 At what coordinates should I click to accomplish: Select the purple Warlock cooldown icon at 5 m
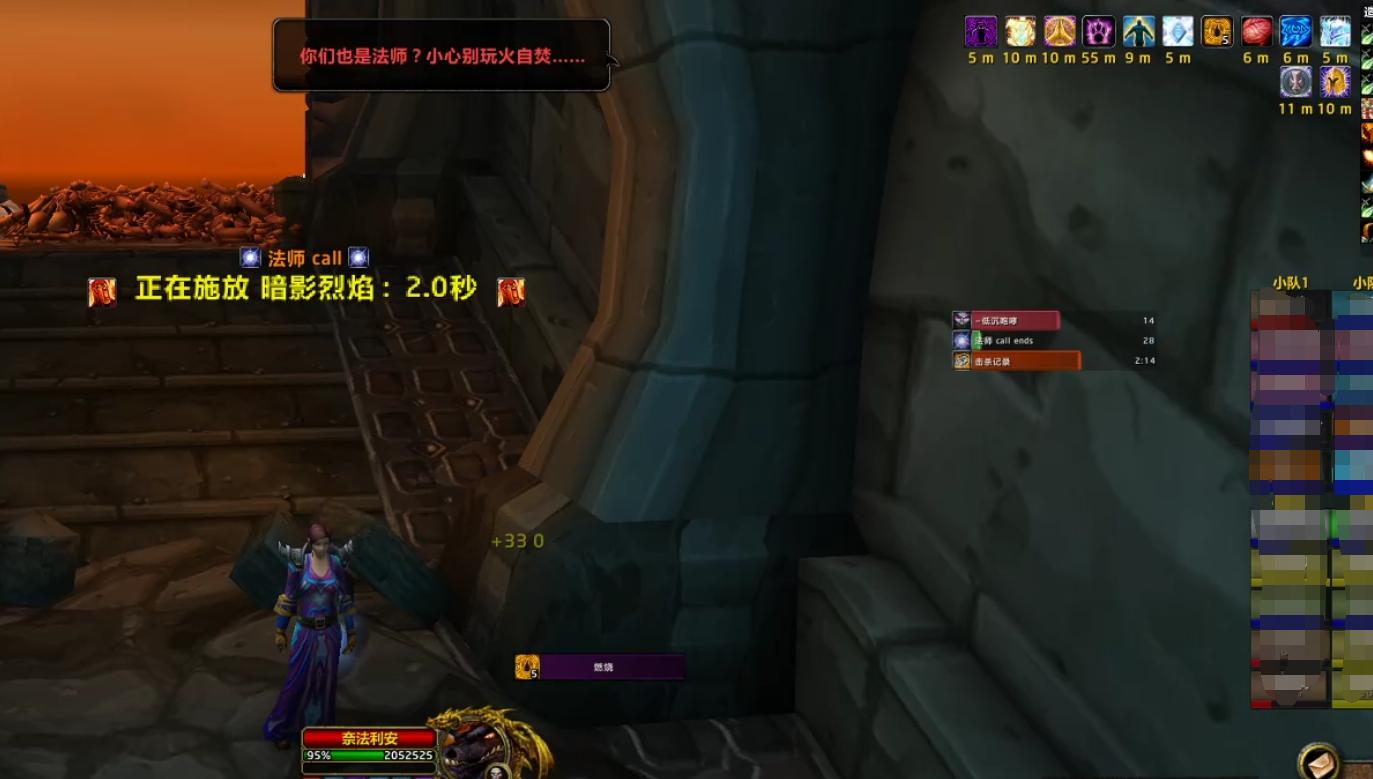pos(981,32)
